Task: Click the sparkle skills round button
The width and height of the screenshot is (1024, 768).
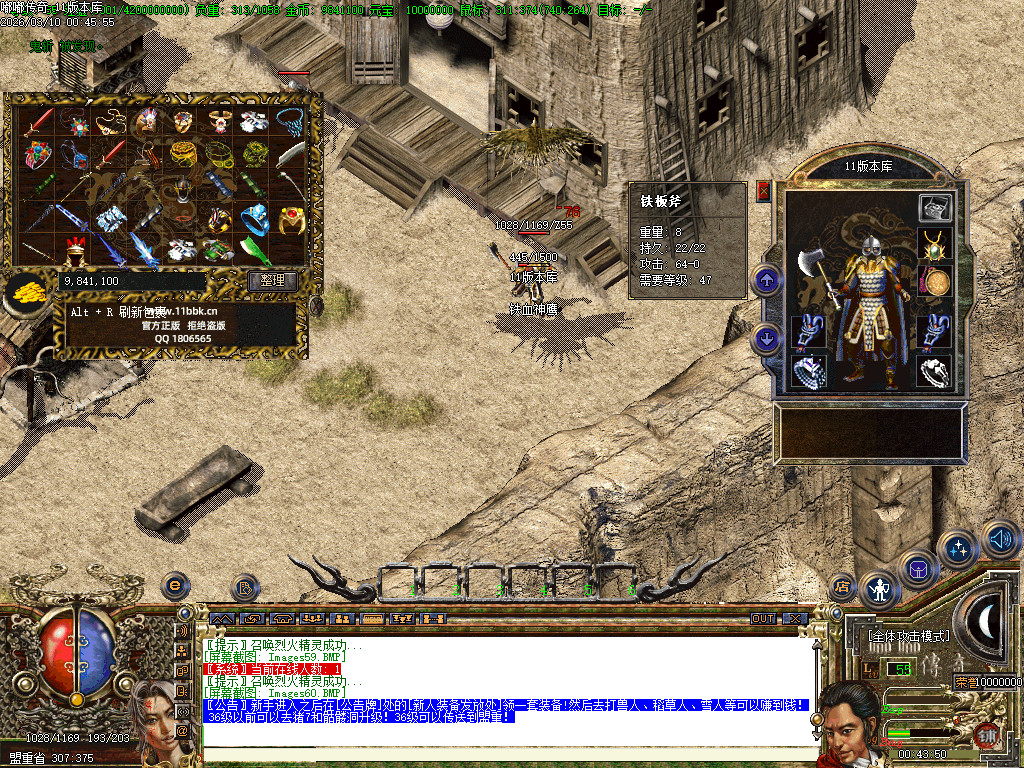Action: point(959,549)
